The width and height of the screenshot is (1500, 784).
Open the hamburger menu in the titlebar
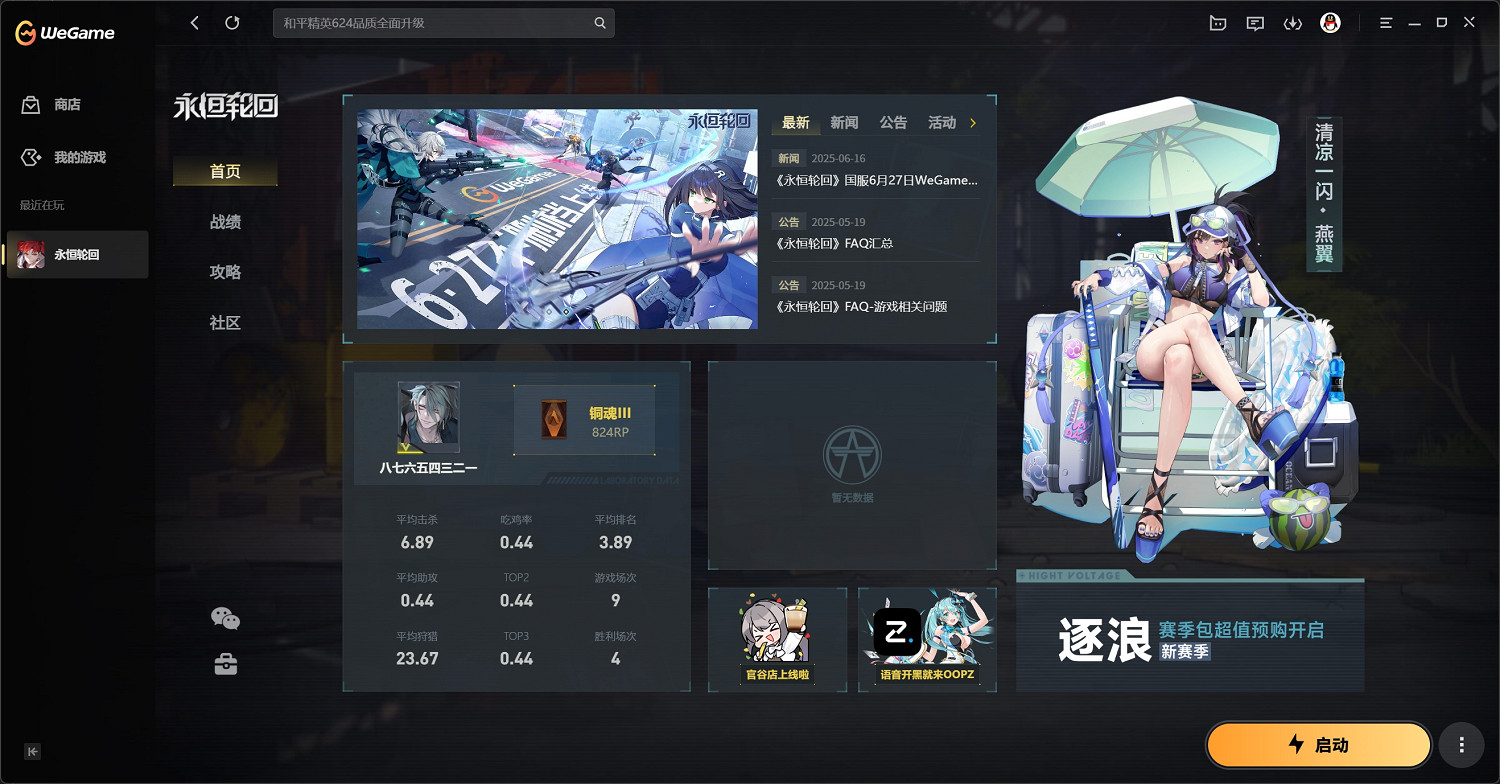[x=1386, y=22]
